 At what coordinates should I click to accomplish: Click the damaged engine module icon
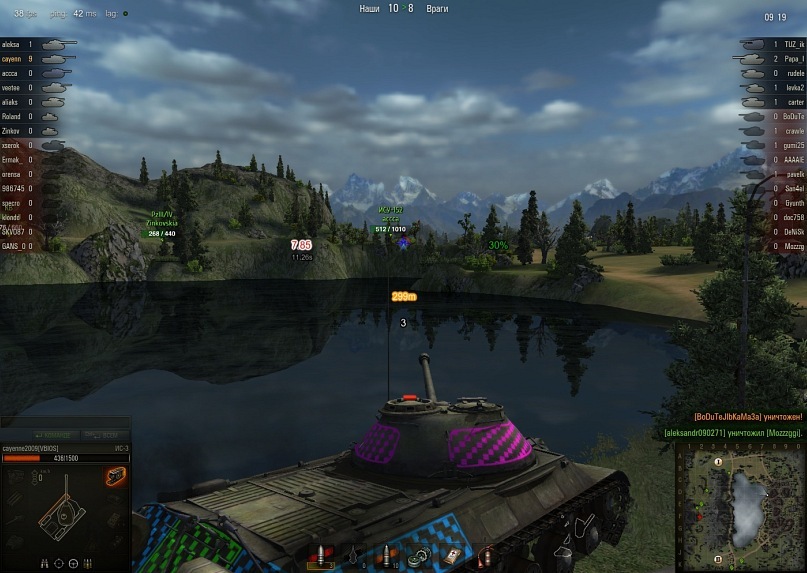tap(116, 477)
